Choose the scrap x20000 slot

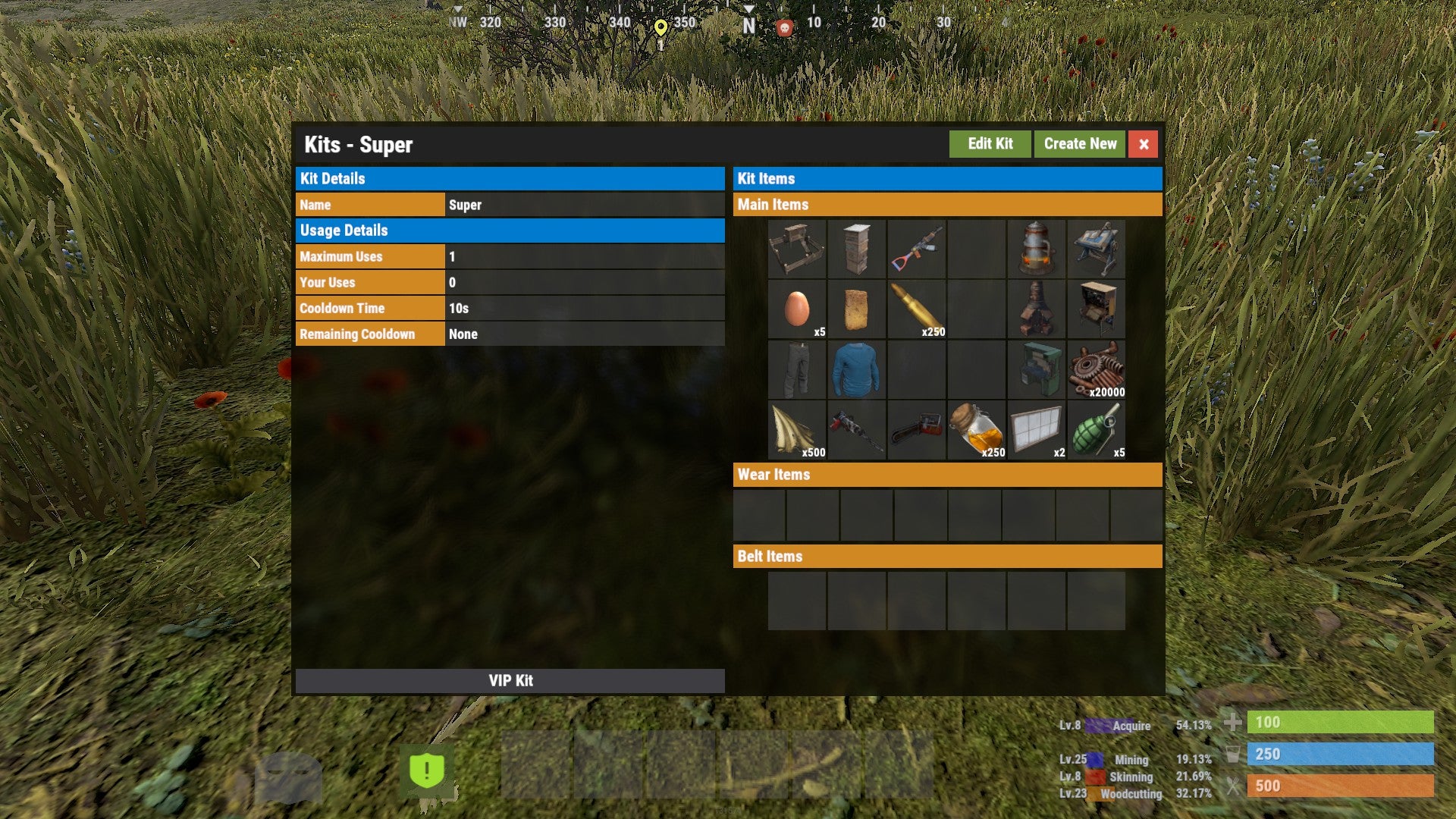point(1096,369)
